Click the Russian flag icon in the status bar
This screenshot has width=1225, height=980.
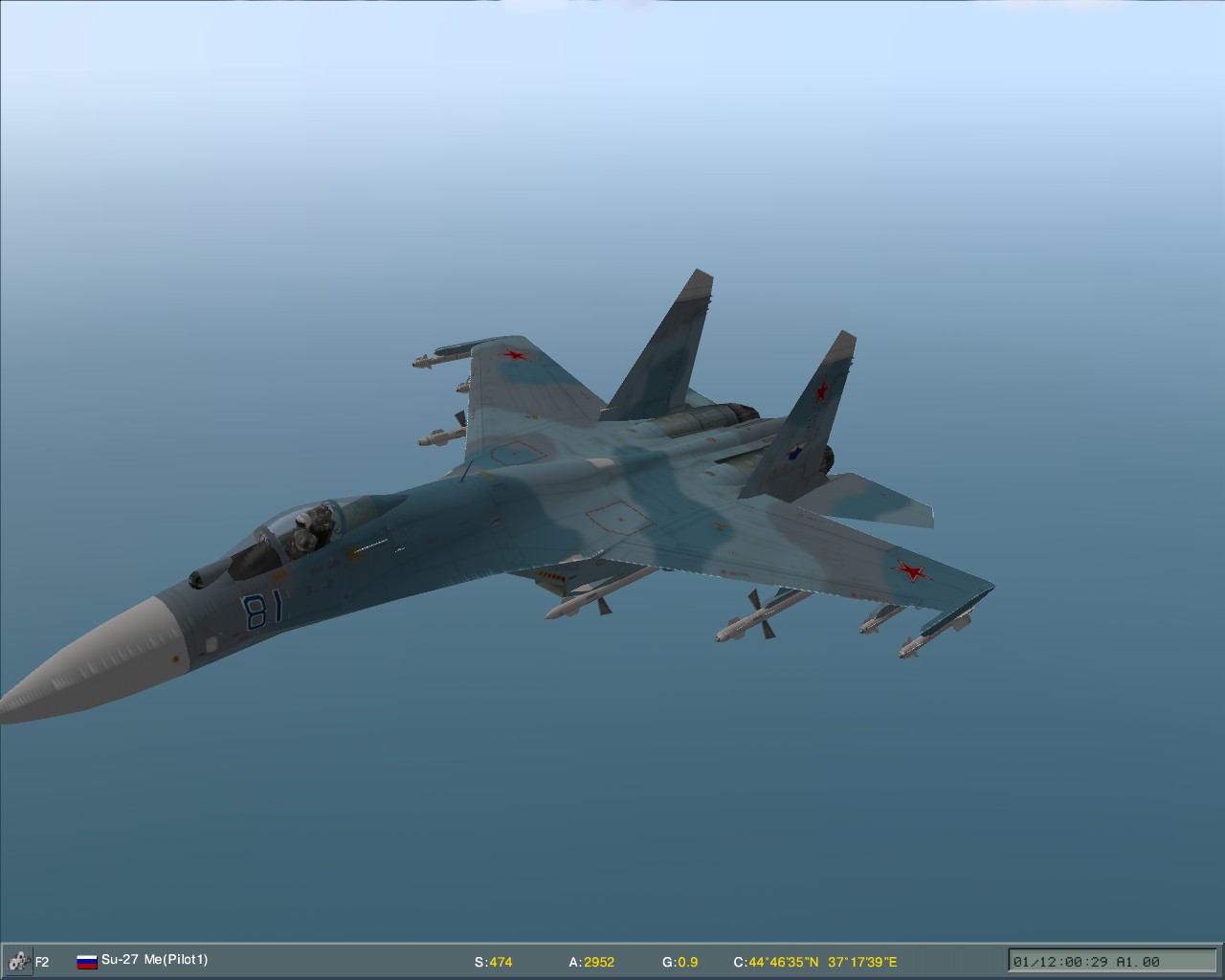pos(85,960)
